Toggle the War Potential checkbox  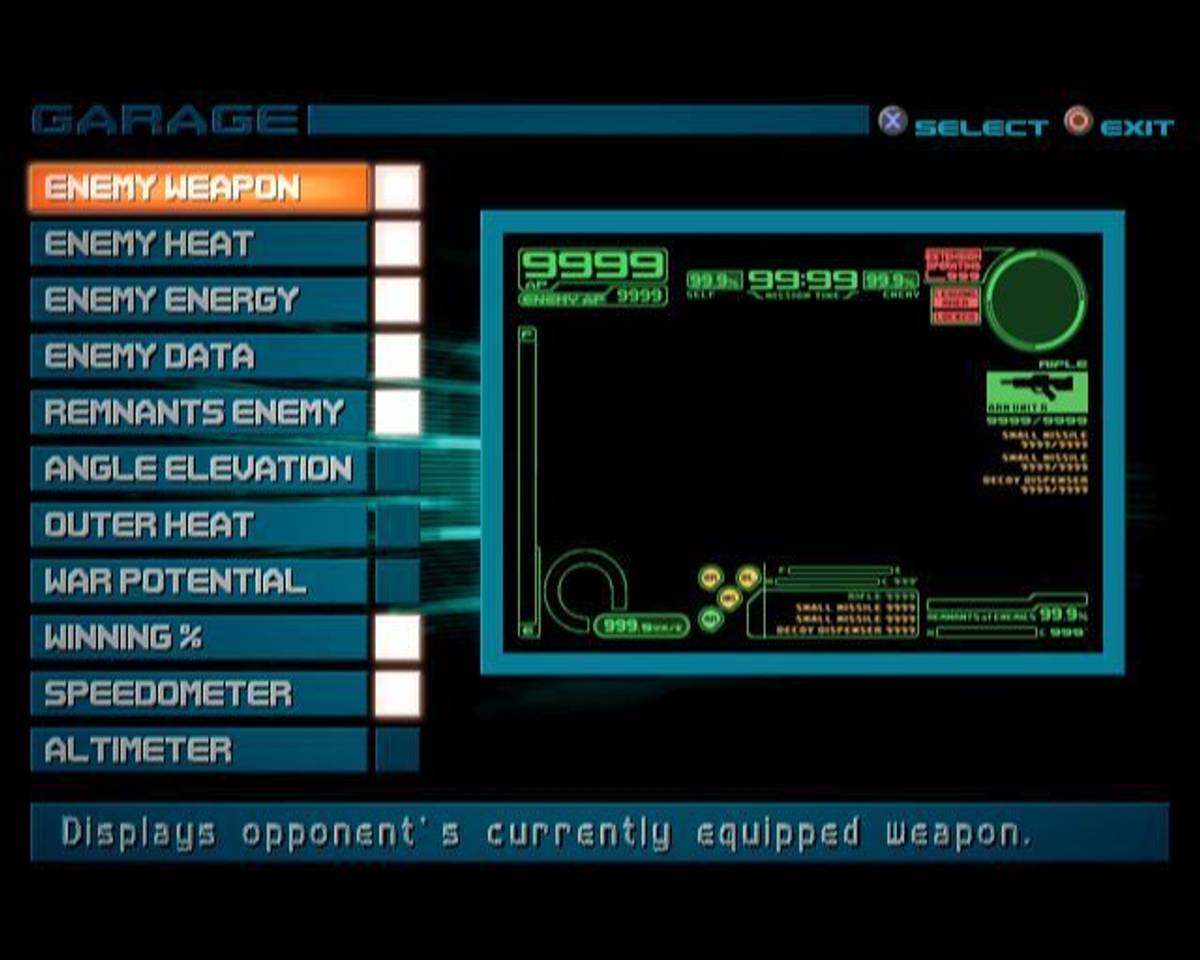tap(398, 581)
